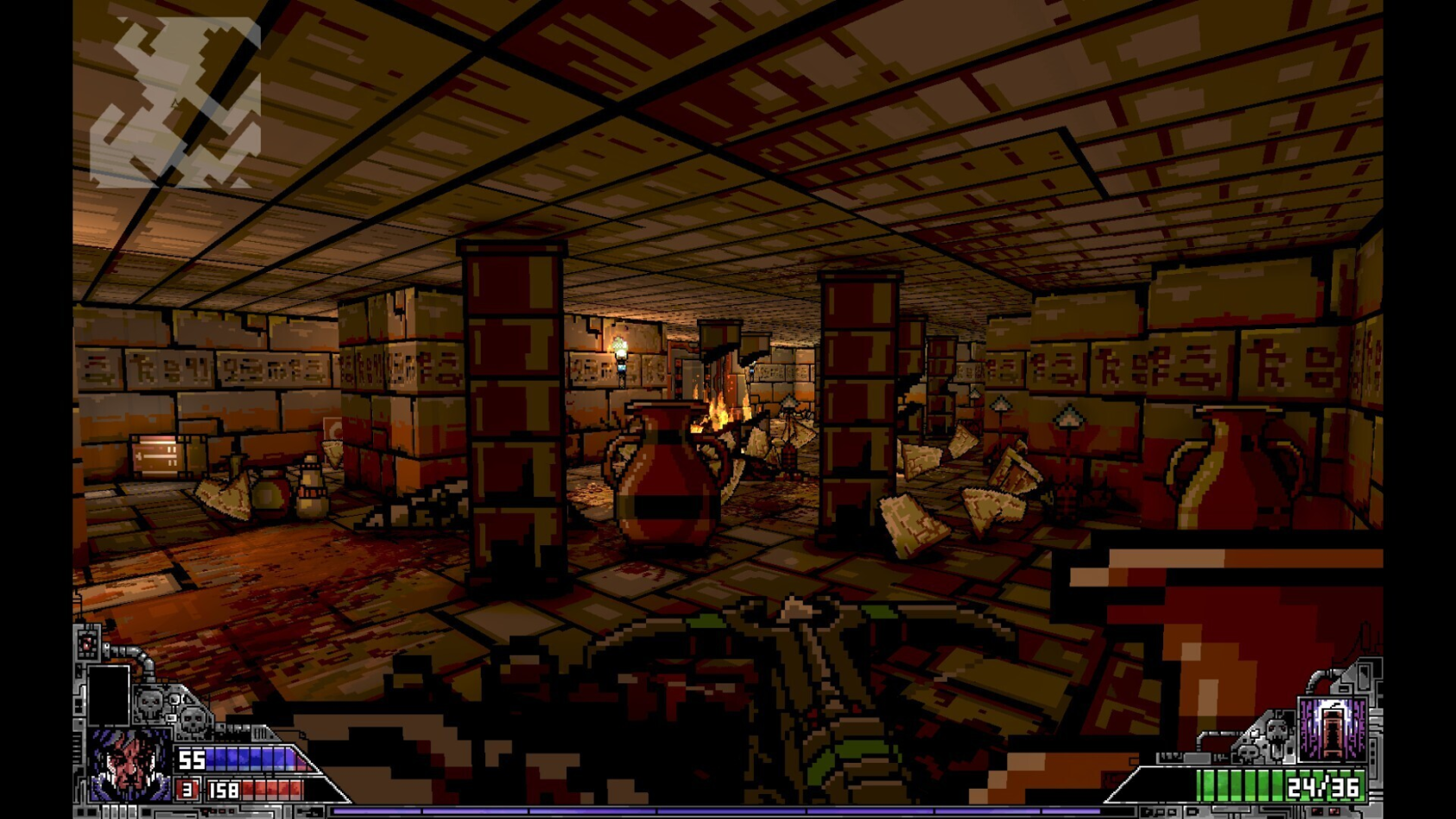Viewport: 1456px width, 819px height.
Task: Click the red armor bar showing 158
Action: point(272,789)
